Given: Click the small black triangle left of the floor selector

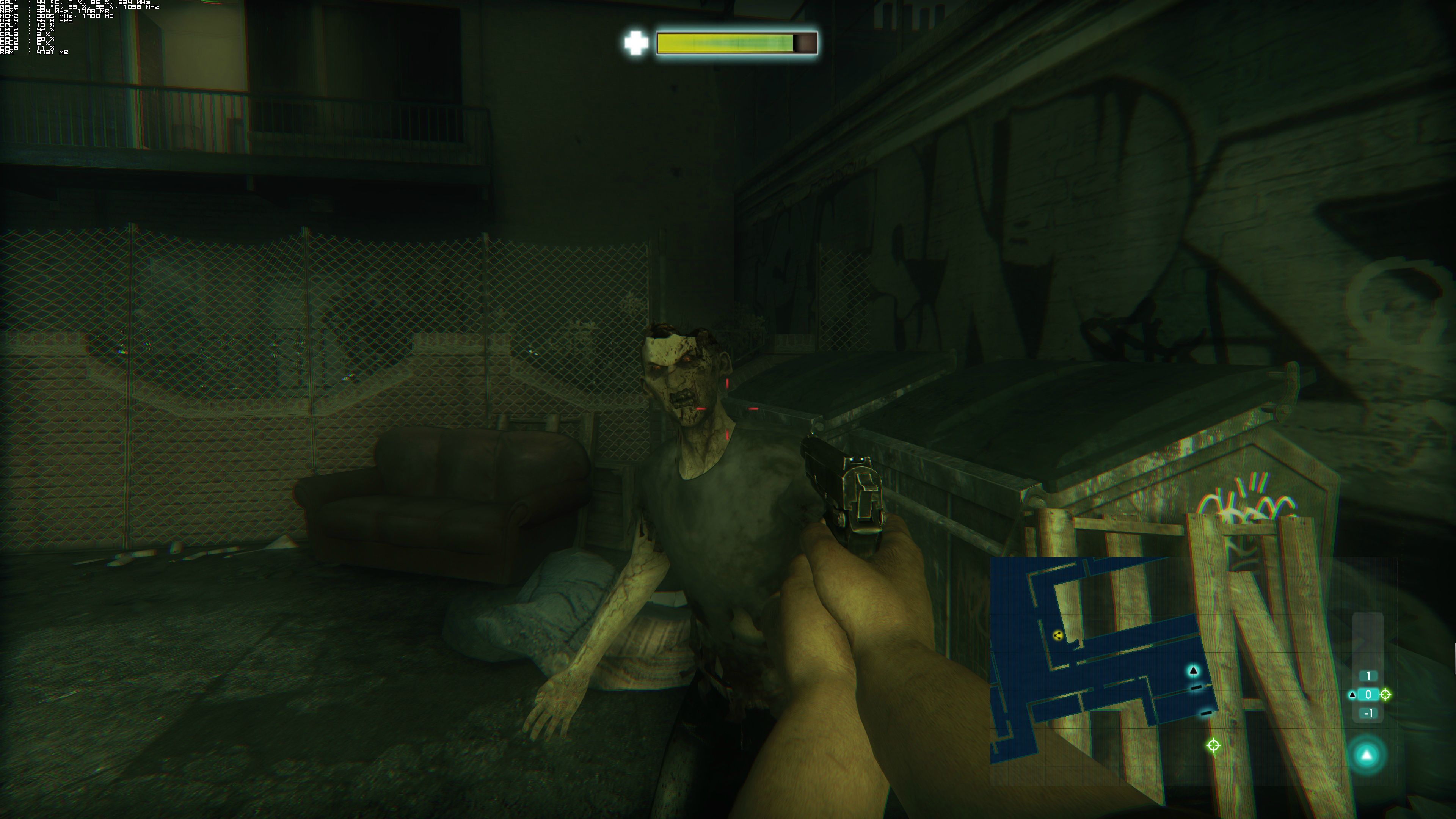Looking at the screenshot, I should point(1353,695).
